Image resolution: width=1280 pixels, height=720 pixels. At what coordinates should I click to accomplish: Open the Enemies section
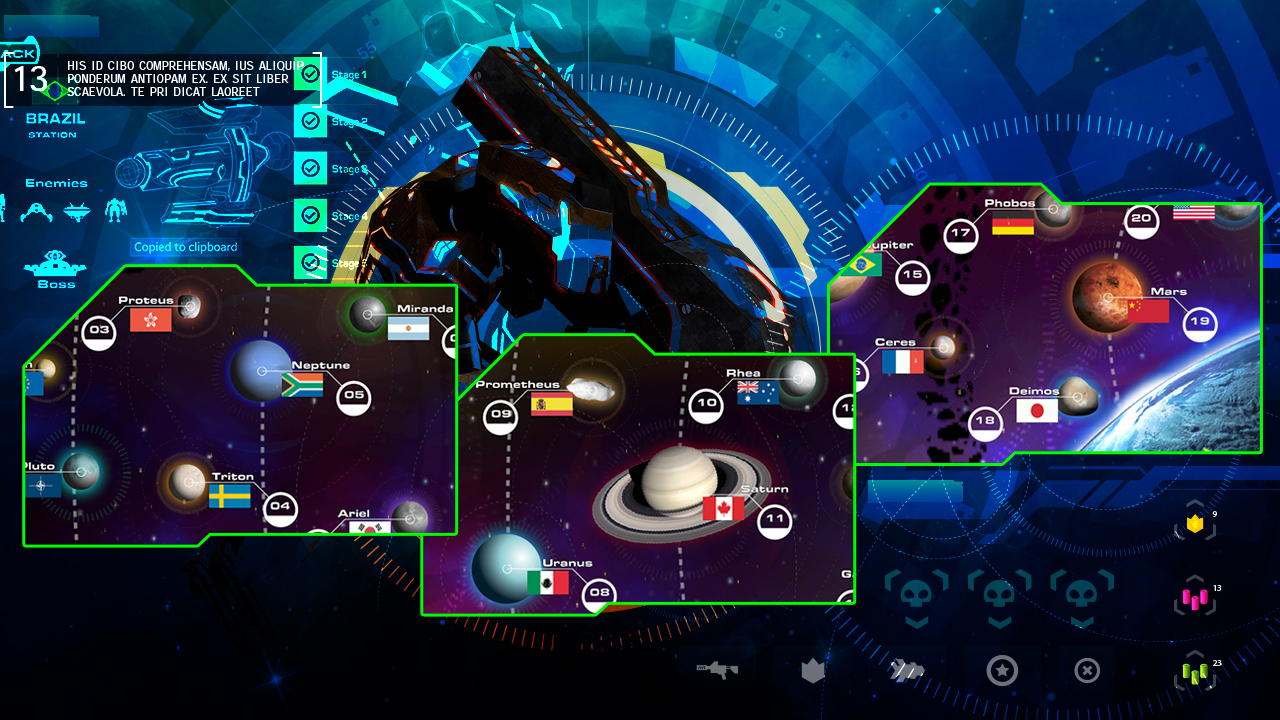[55, 183]
